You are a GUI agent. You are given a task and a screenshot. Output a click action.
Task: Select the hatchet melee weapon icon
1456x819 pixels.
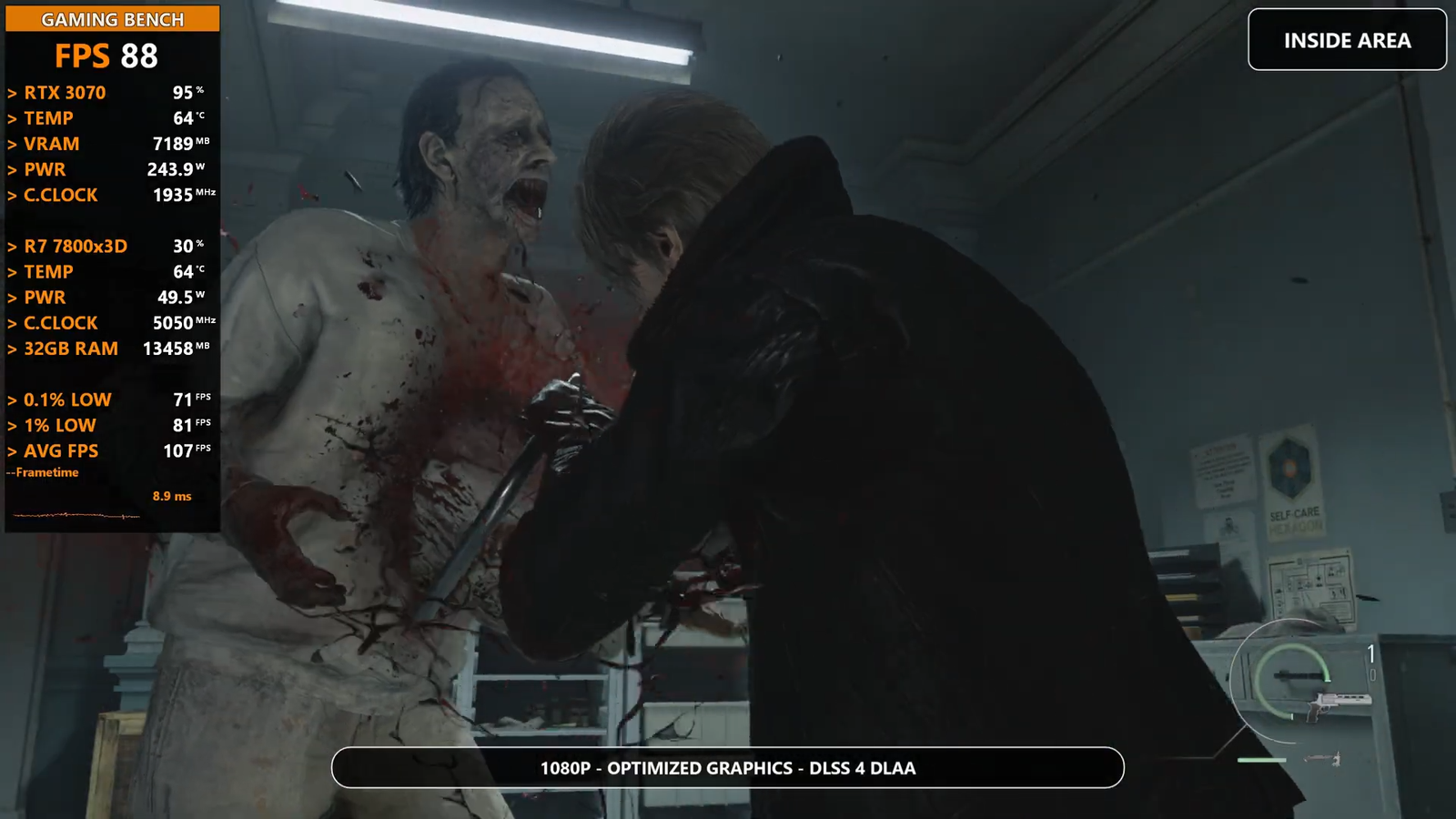pos(1322,758)
